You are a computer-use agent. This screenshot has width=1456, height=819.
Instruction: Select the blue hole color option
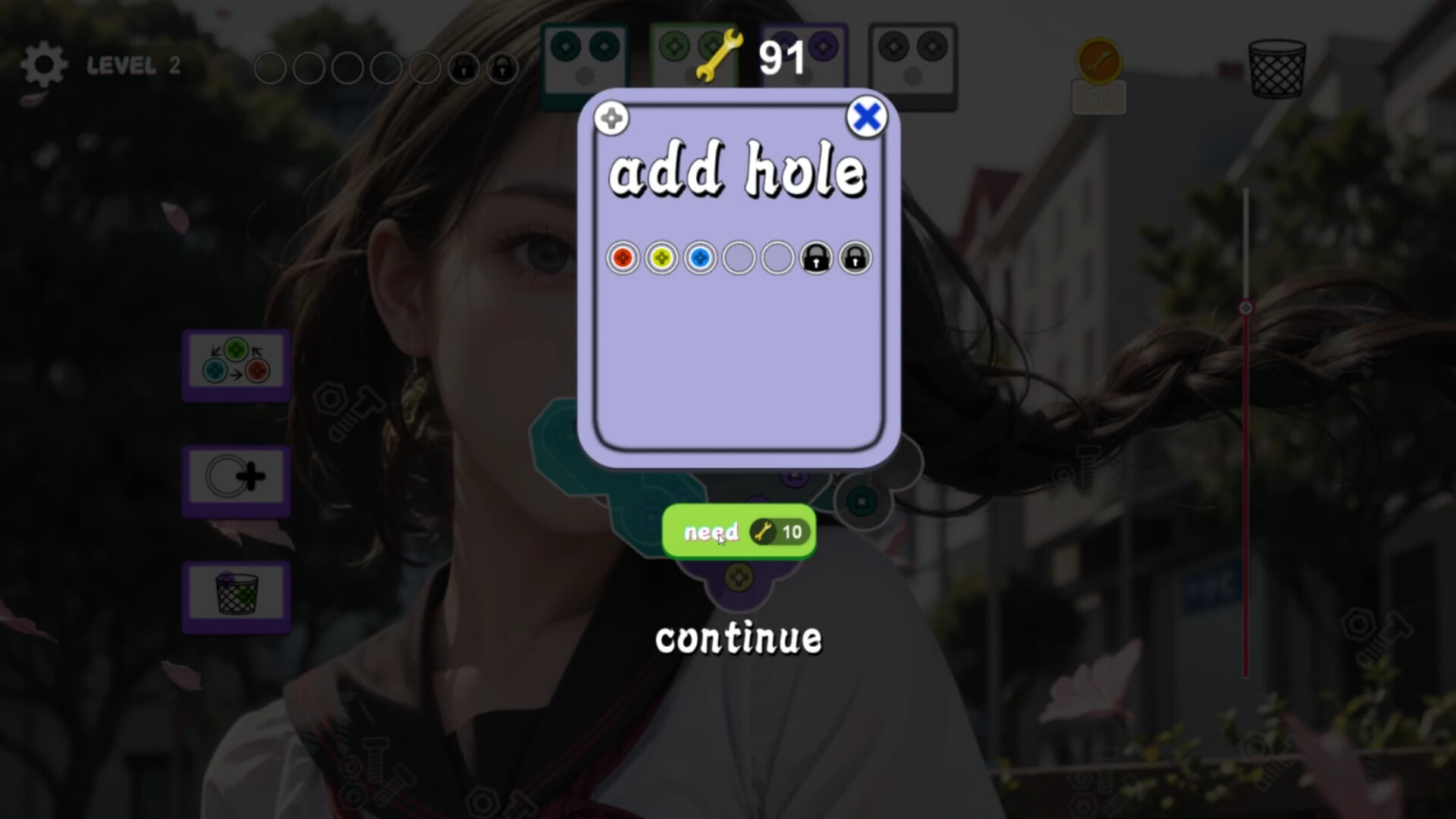click(x=699, y=258)
